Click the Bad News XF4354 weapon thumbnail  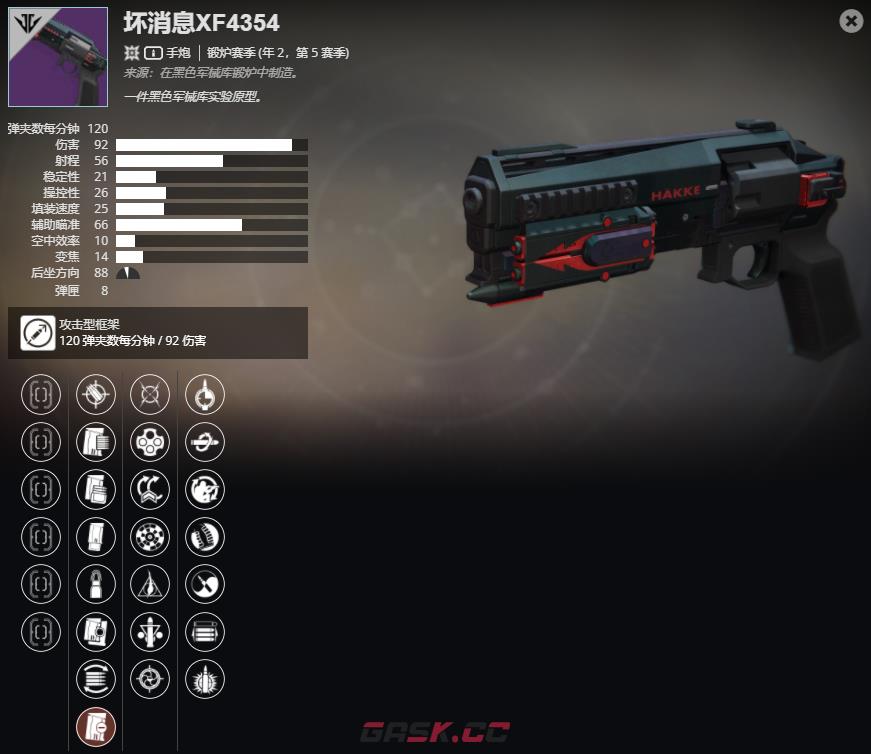(x=58, y=57)
